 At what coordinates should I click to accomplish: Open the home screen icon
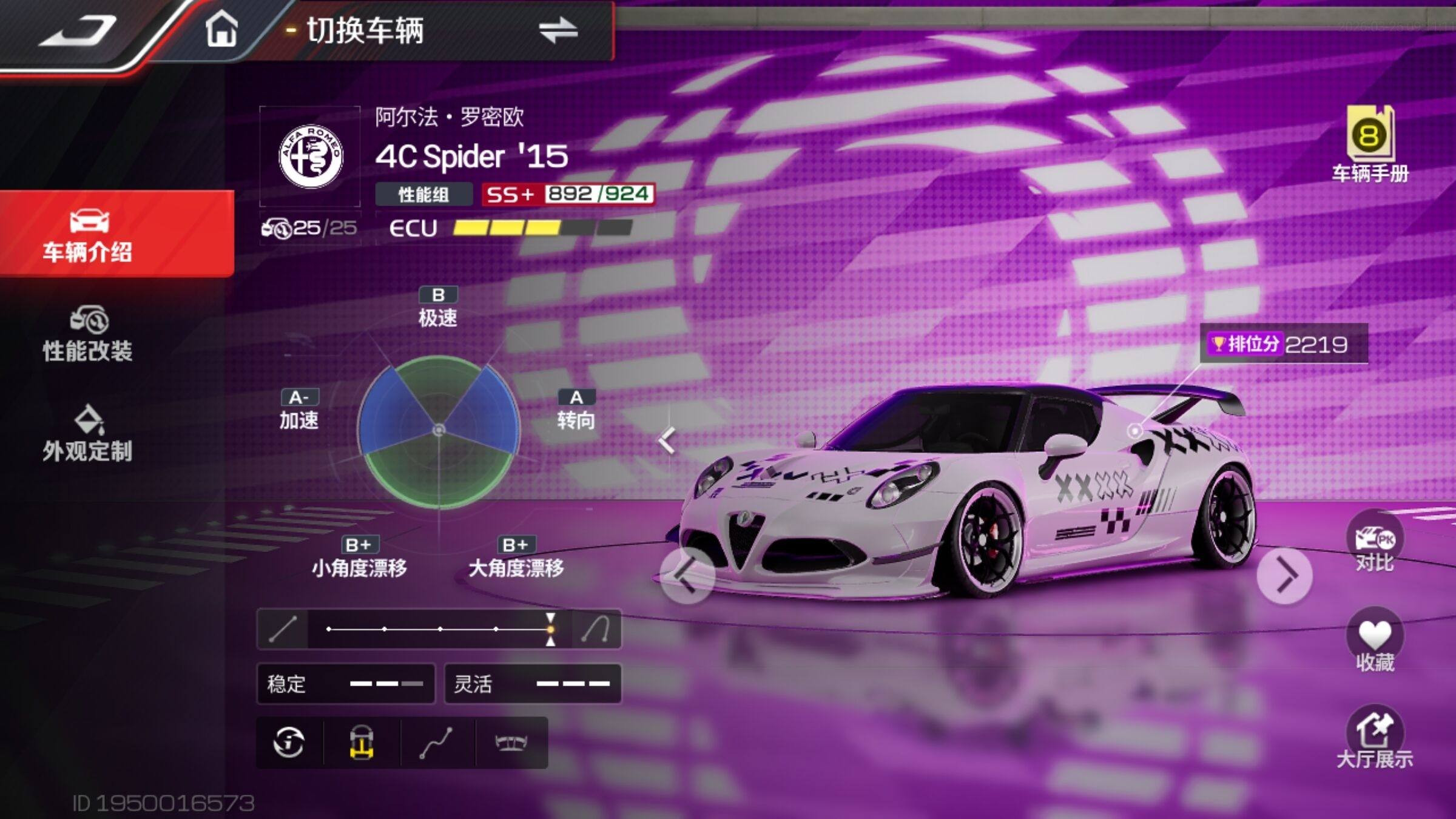point(221,30)
